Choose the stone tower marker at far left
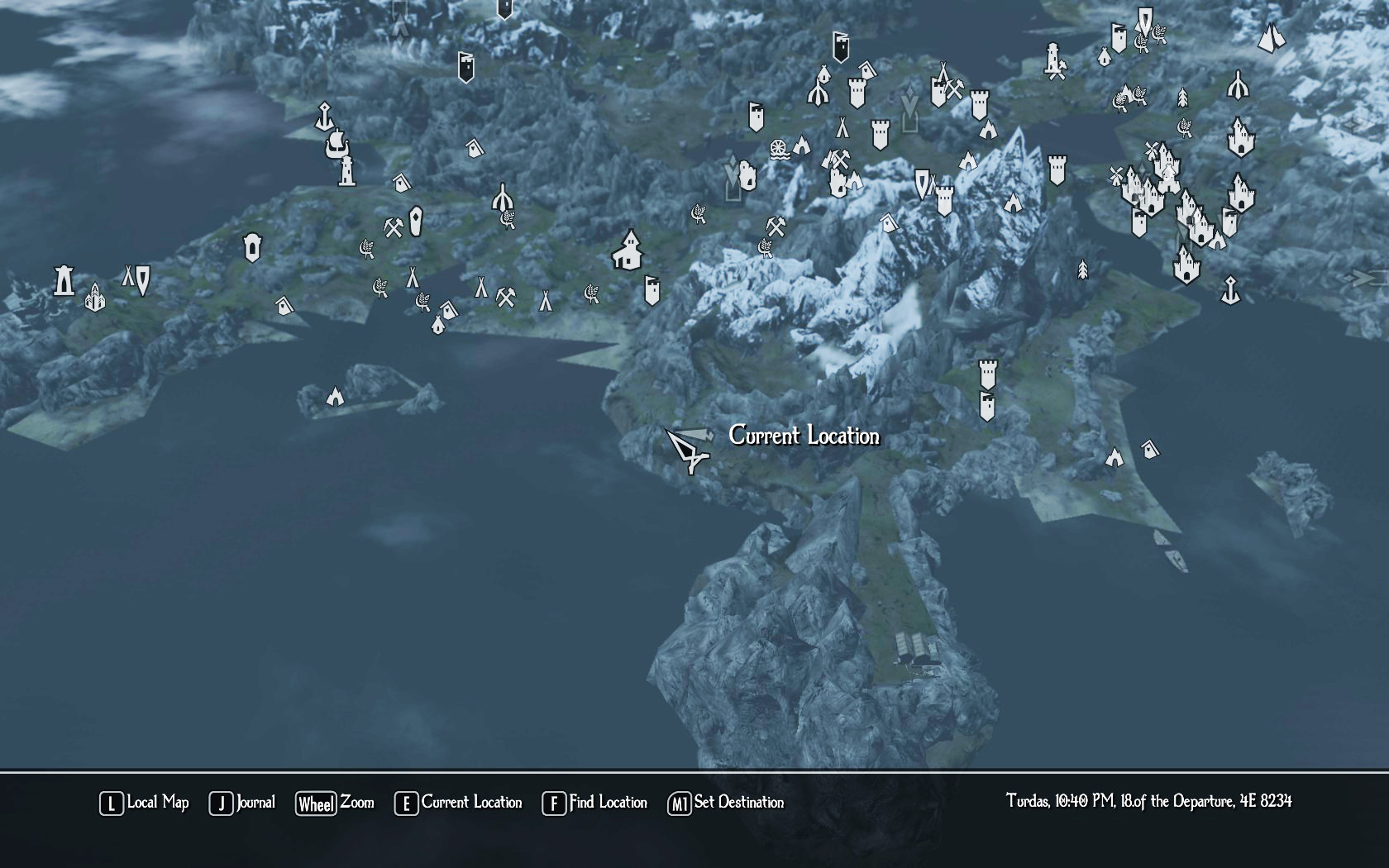This screenshot has width=1389, height=868. [x=64, y=280]
